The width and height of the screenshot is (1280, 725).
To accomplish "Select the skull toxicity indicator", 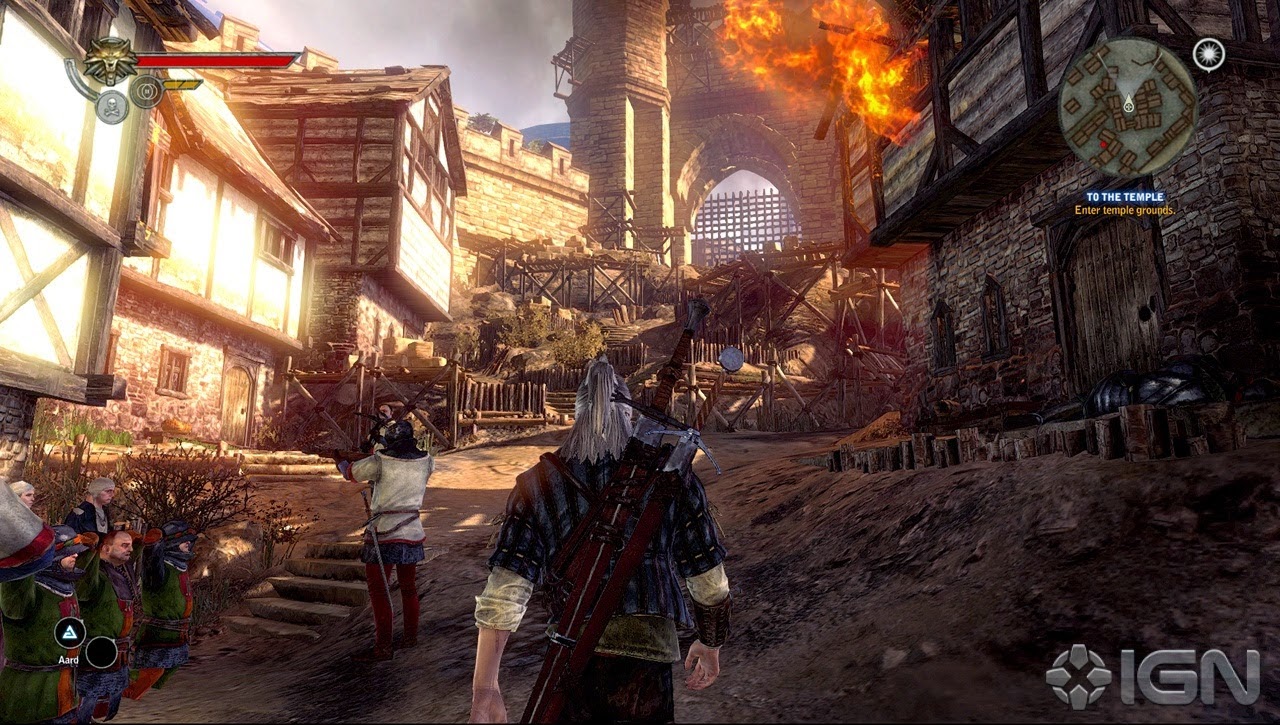I will pyautogui.click(x=111, y=105).
